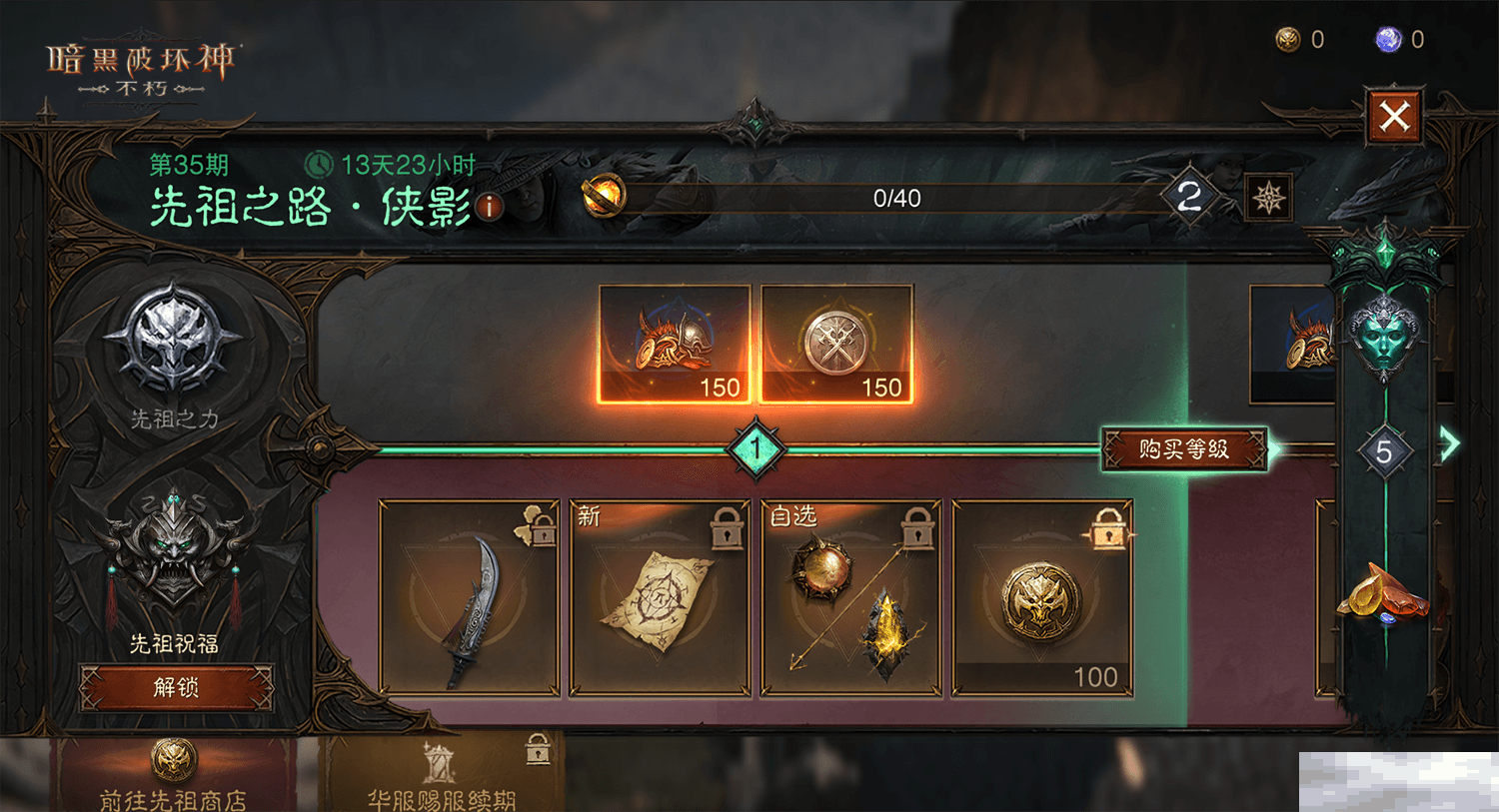The width and height of the screenshot is (1499, 812).
Task: Advance rewards with the right arrow
Action: point(1450,443)
